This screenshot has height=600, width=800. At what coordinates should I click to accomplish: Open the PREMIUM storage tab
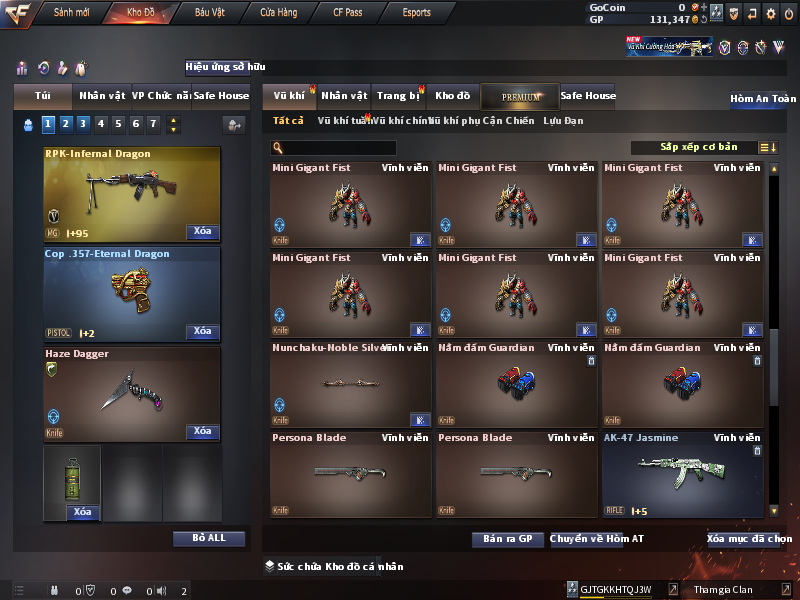coord(521,97)
